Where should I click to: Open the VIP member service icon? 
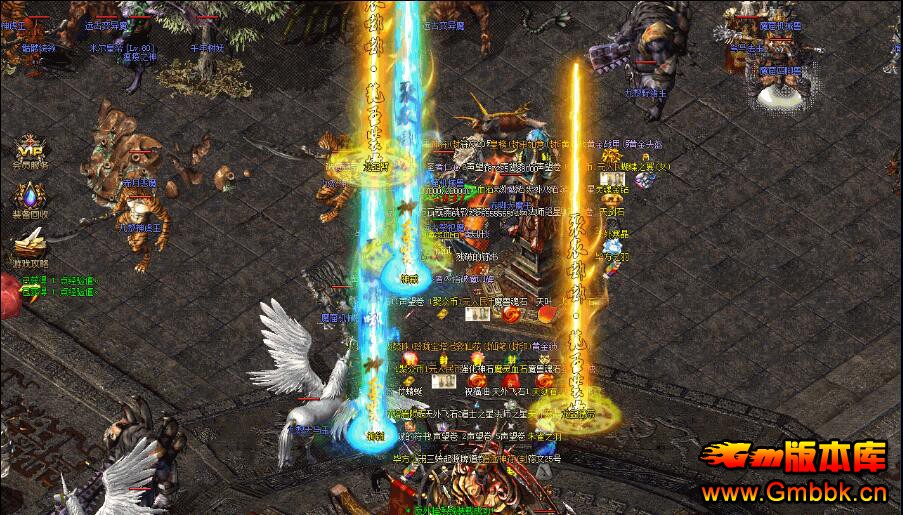point(30,148)
